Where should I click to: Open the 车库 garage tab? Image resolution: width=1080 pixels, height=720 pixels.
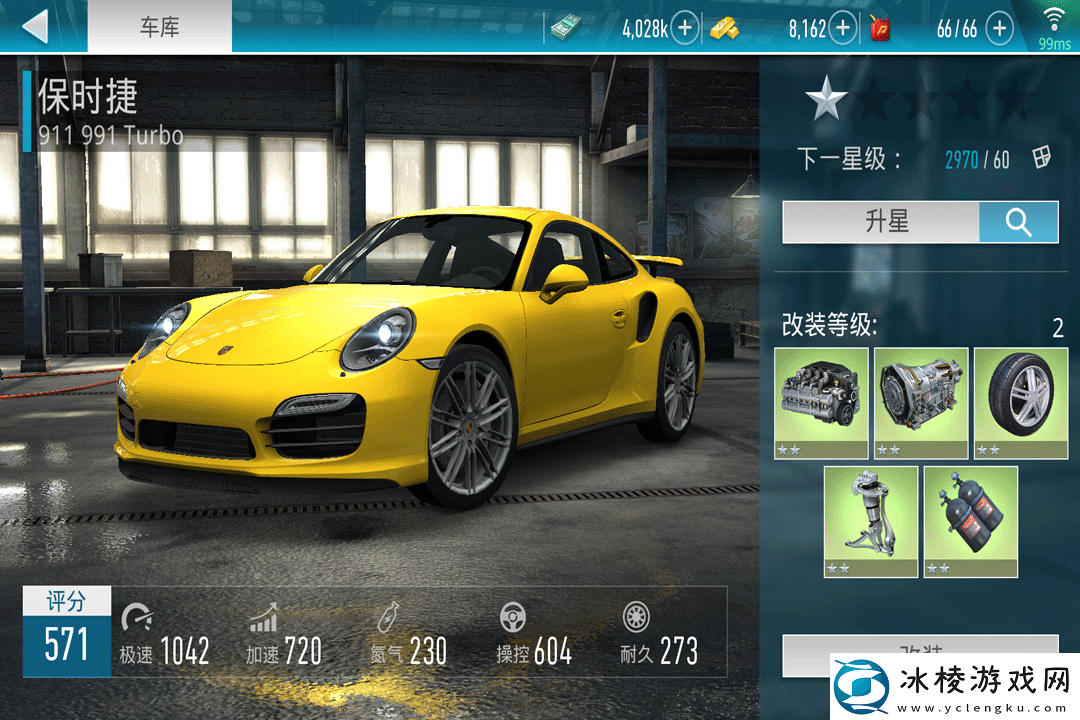click(159, 27)
